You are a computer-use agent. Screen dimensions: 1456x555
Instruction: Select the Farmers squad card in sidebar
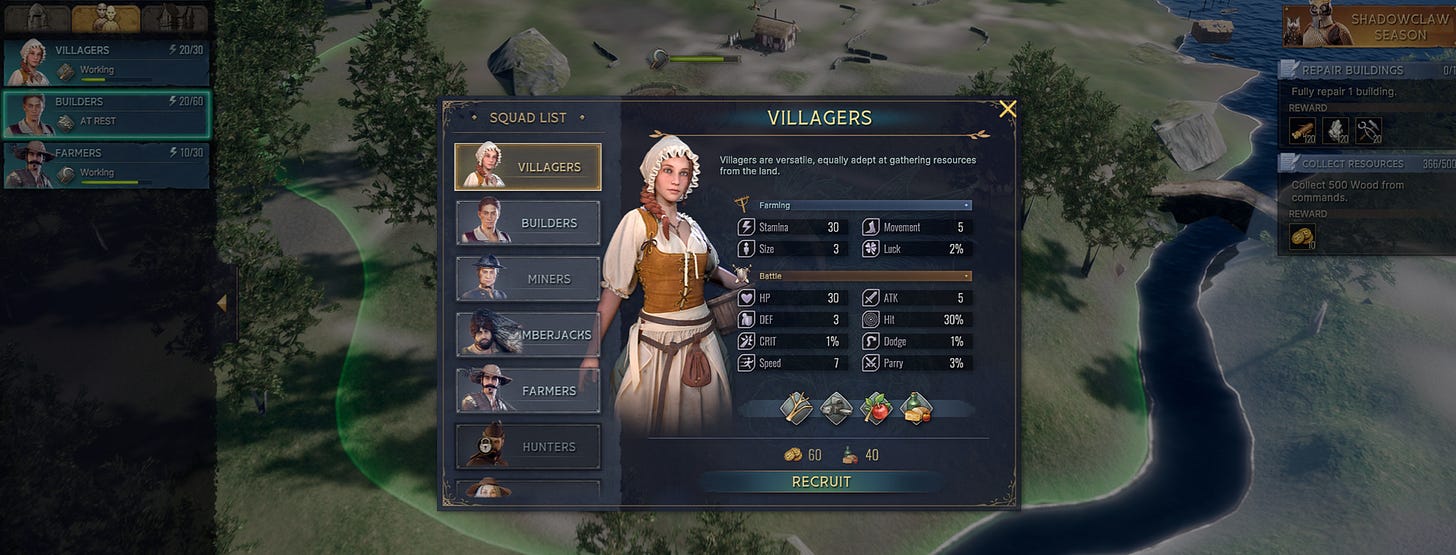[x=106, y=165]
